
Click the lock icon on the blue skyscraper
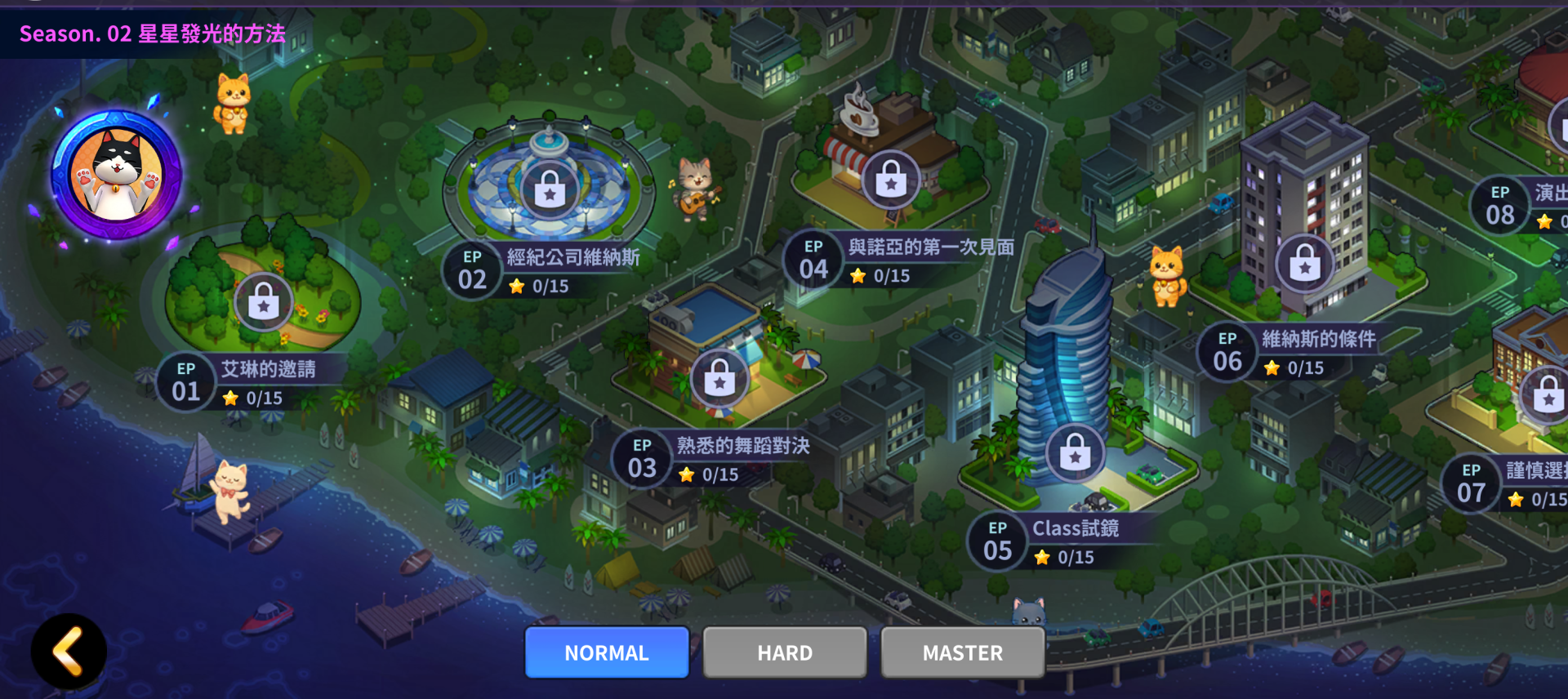(x=1076, y=453)
